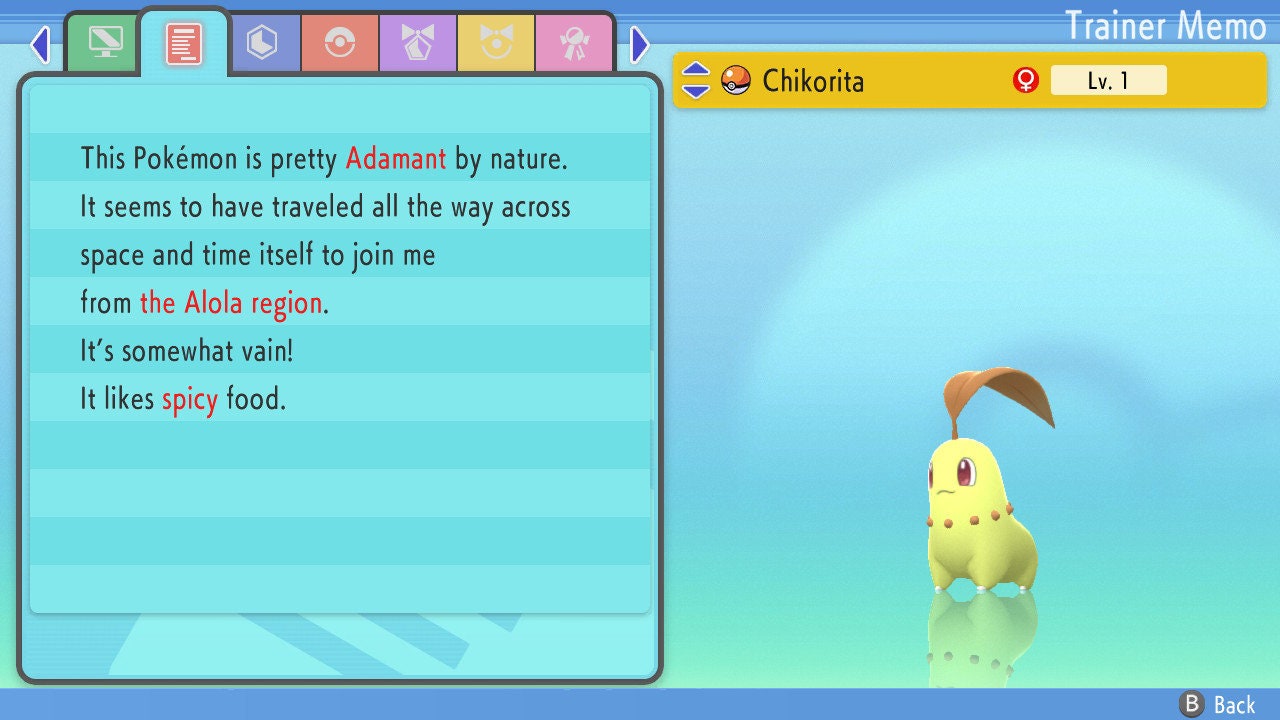
Task: Open the blue hexagon stats tab
Action: [262, 44]
